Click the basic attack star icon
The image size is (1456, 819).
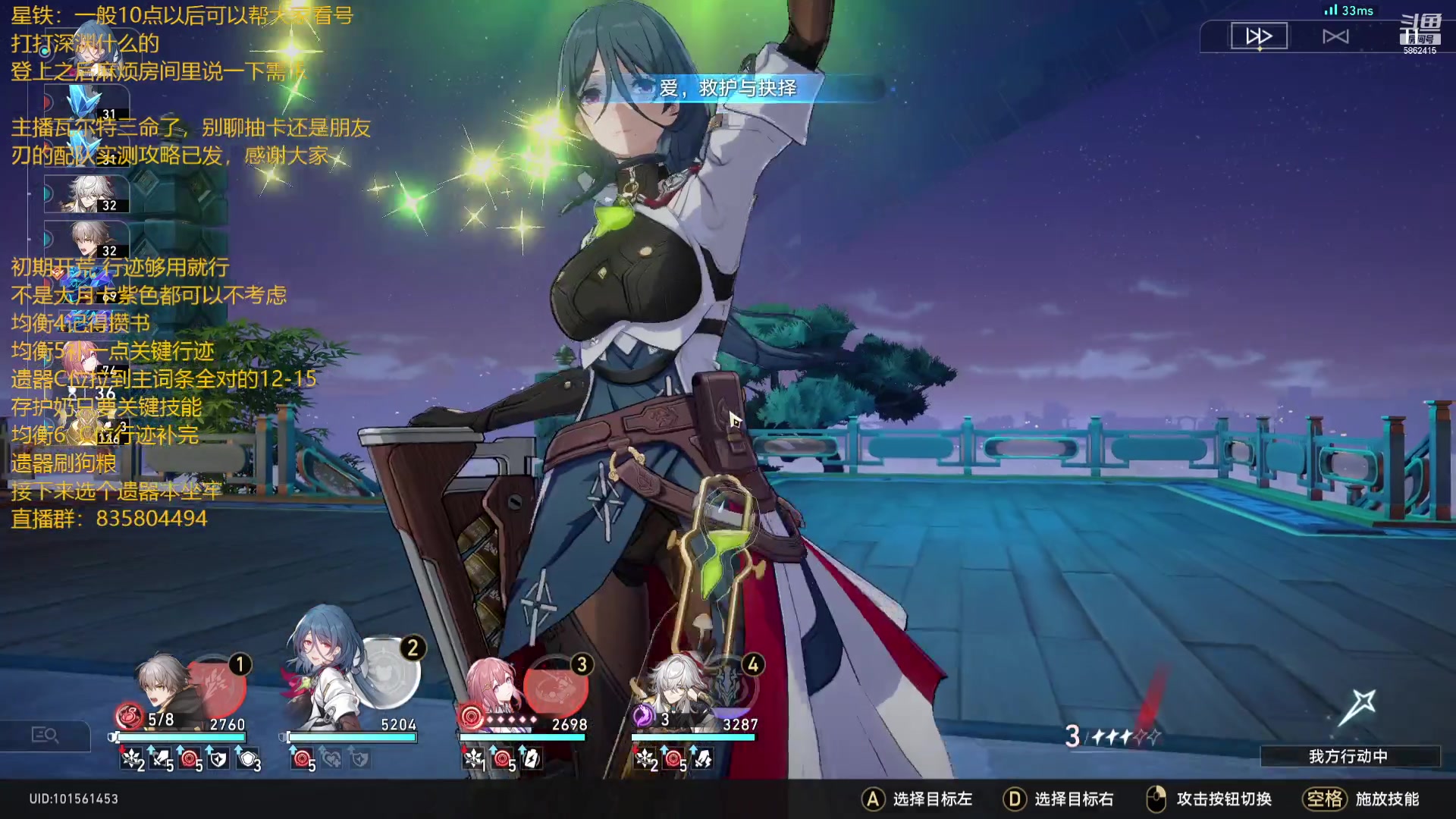coord(1357,707)
